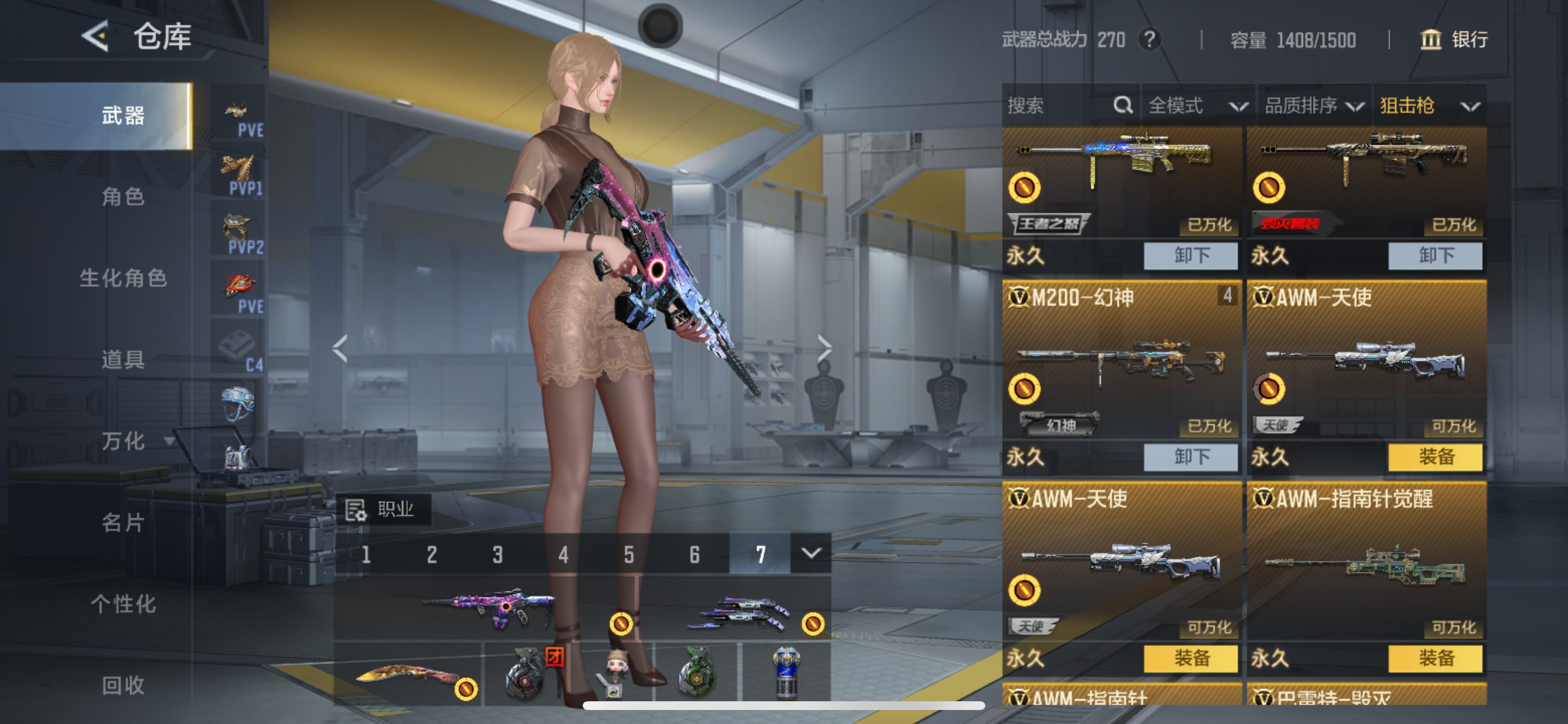Screen dimensions: 1568x724
Task: Open the 职业 class button
Action: (383, 509)
